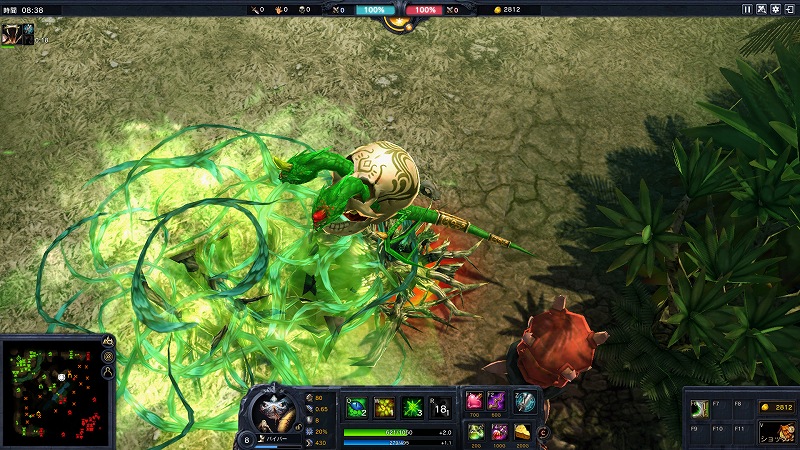Select the R ultimate ability icon
Screen dimensions: 800x450
(x=439, y=407)
